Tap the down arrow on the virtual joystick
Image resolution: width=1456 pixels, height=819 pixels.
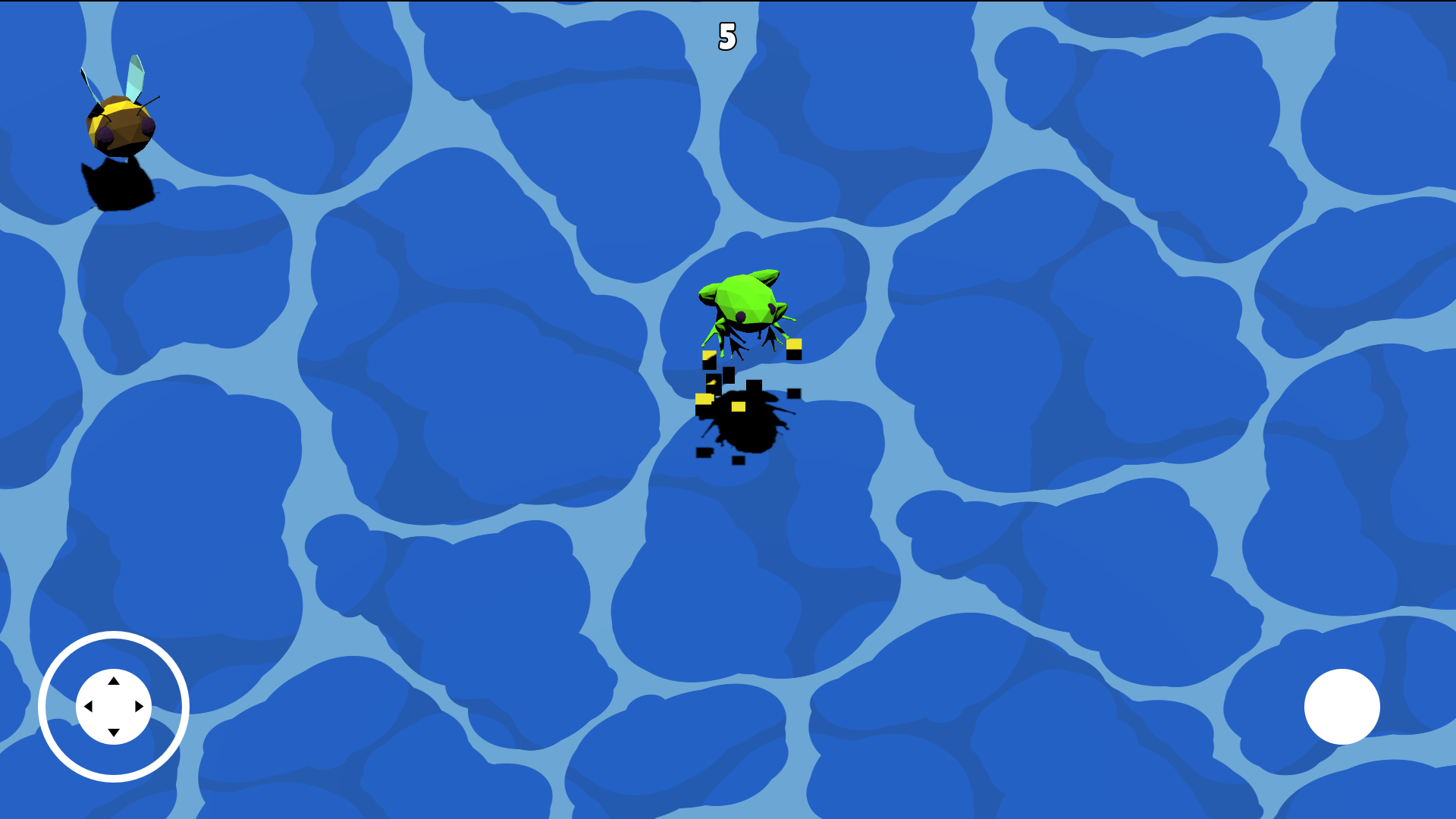point(115,733)
